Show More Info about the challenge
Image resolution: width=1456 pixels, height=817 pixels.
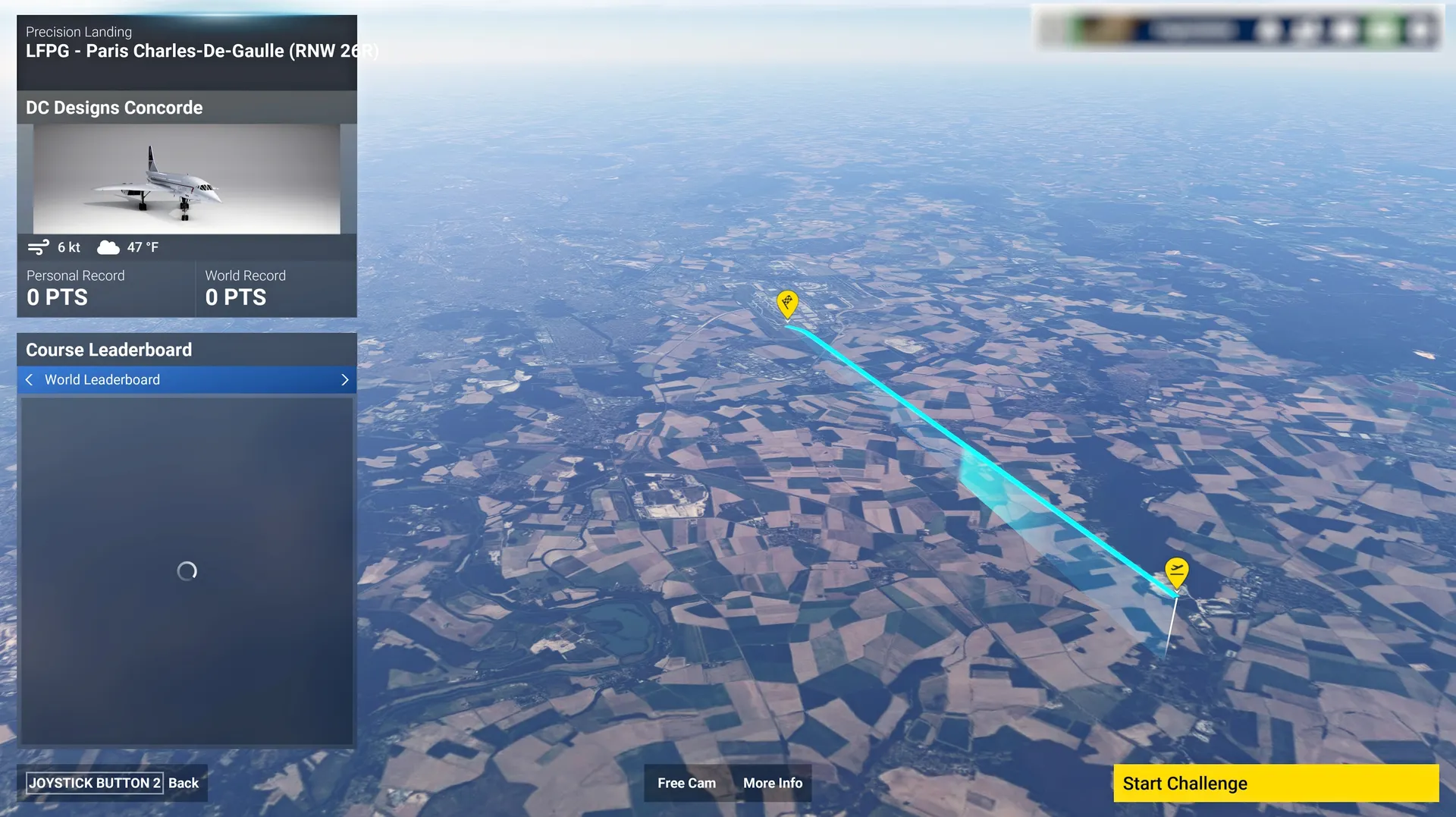[772, 783]
